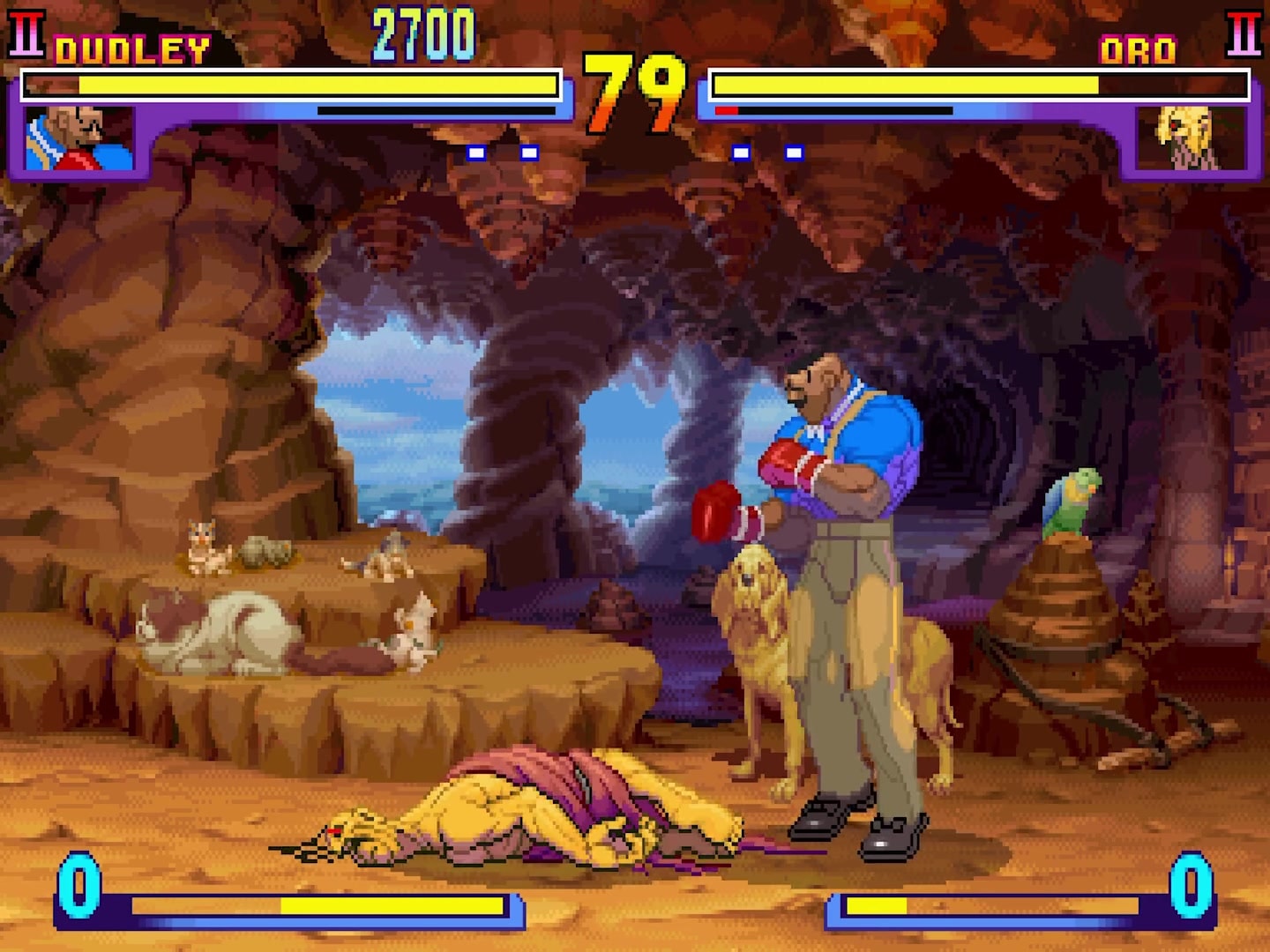Toggle the first win marker under Dudley's bar
Image resolution: width=1270 pixels, height=952 pixels.
pos(477,153)
